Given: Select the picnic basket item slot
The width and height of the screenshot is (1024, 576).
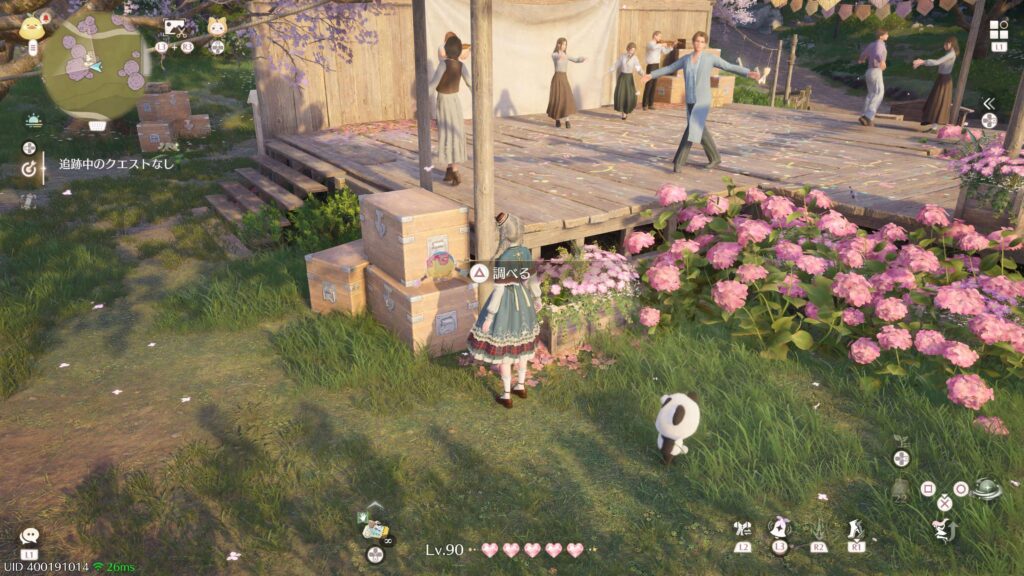Looking at the screenshot, I should coord(374,530).
